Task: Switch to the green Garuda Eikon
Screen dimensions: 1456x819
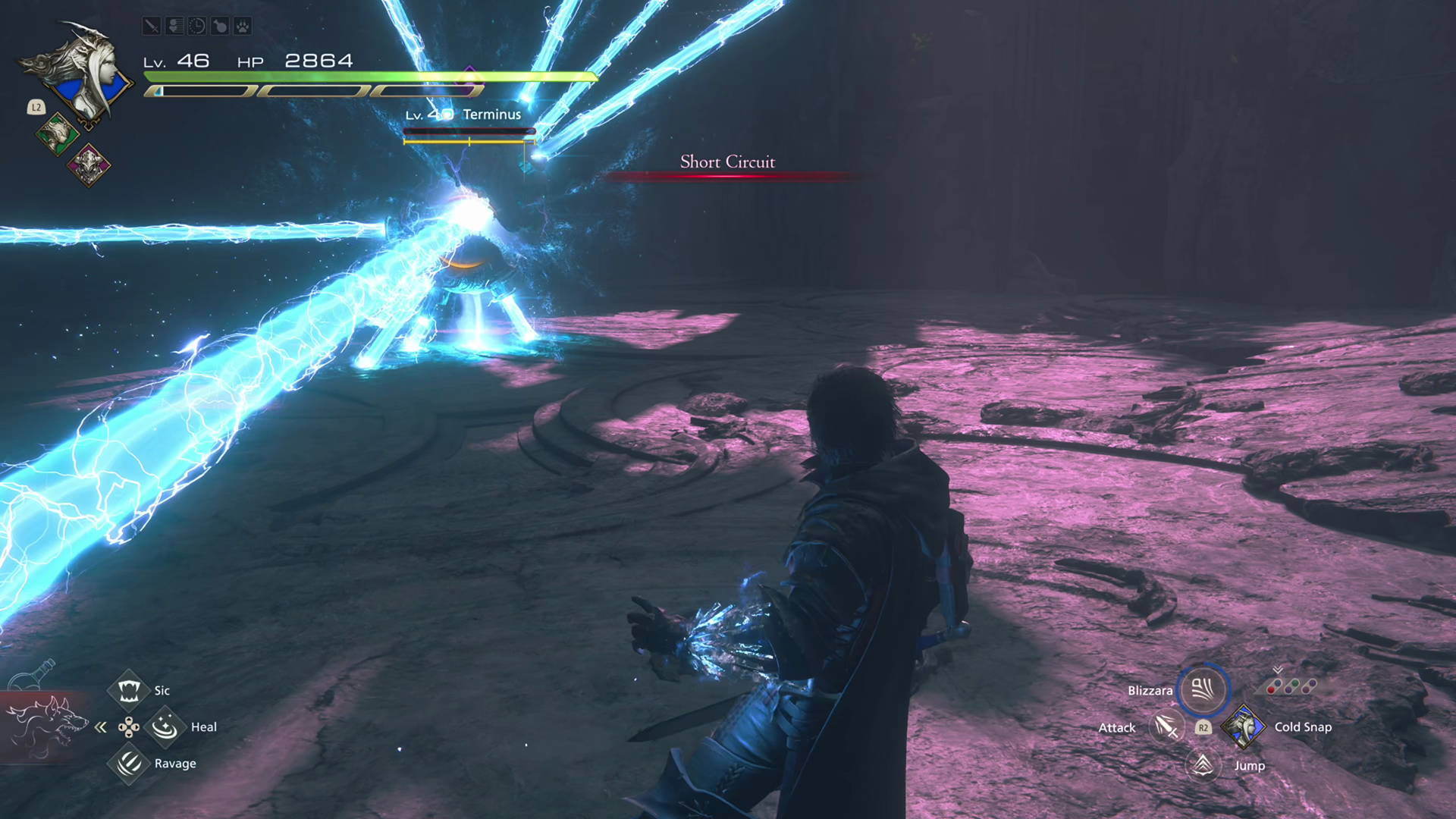Action: click(x=57, y=135)
